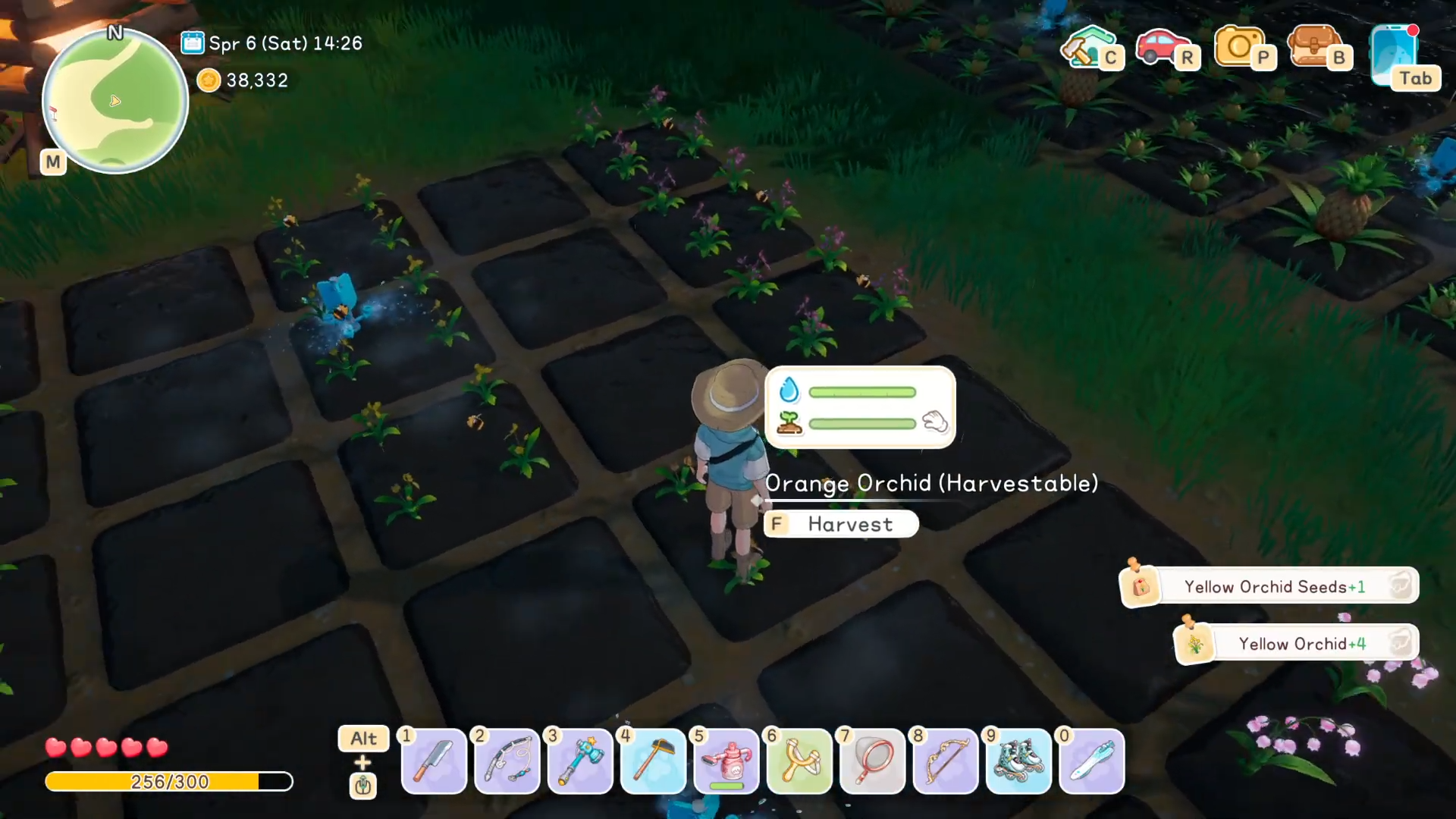Click the Yellow Orchid Seeds pickup notification

[1274, 587]
